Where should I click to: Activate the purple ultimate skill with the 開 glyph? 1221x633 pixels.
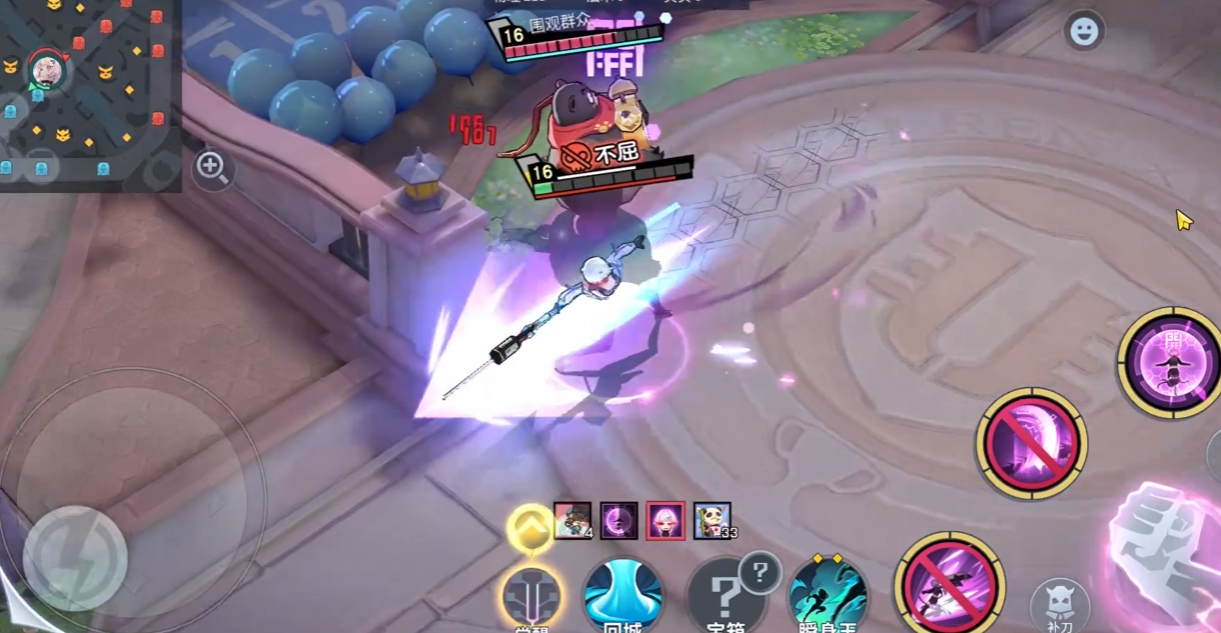[1169, 361]
